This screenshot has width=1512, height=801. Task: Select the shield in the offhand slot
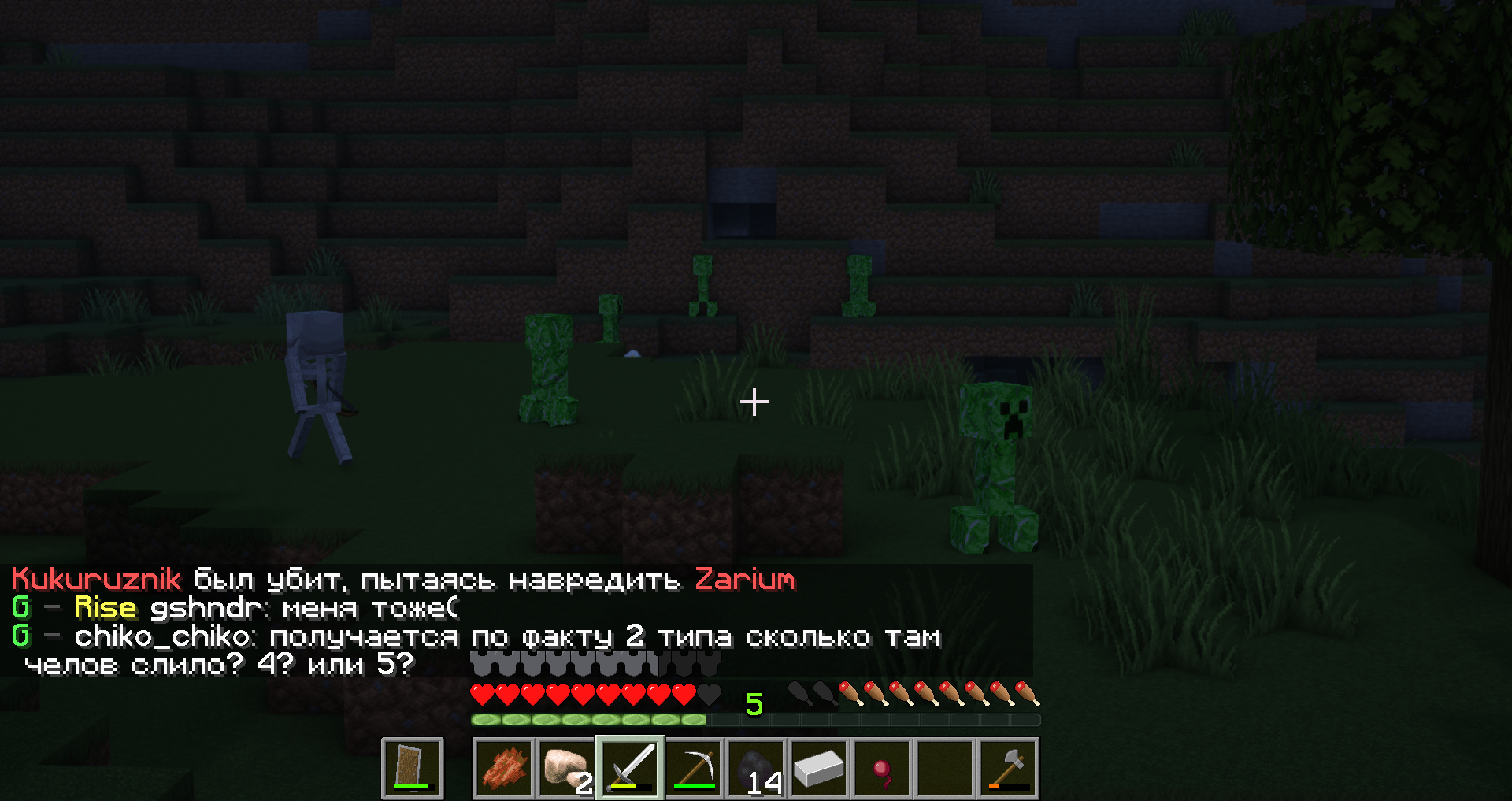(x=412, y=768)
